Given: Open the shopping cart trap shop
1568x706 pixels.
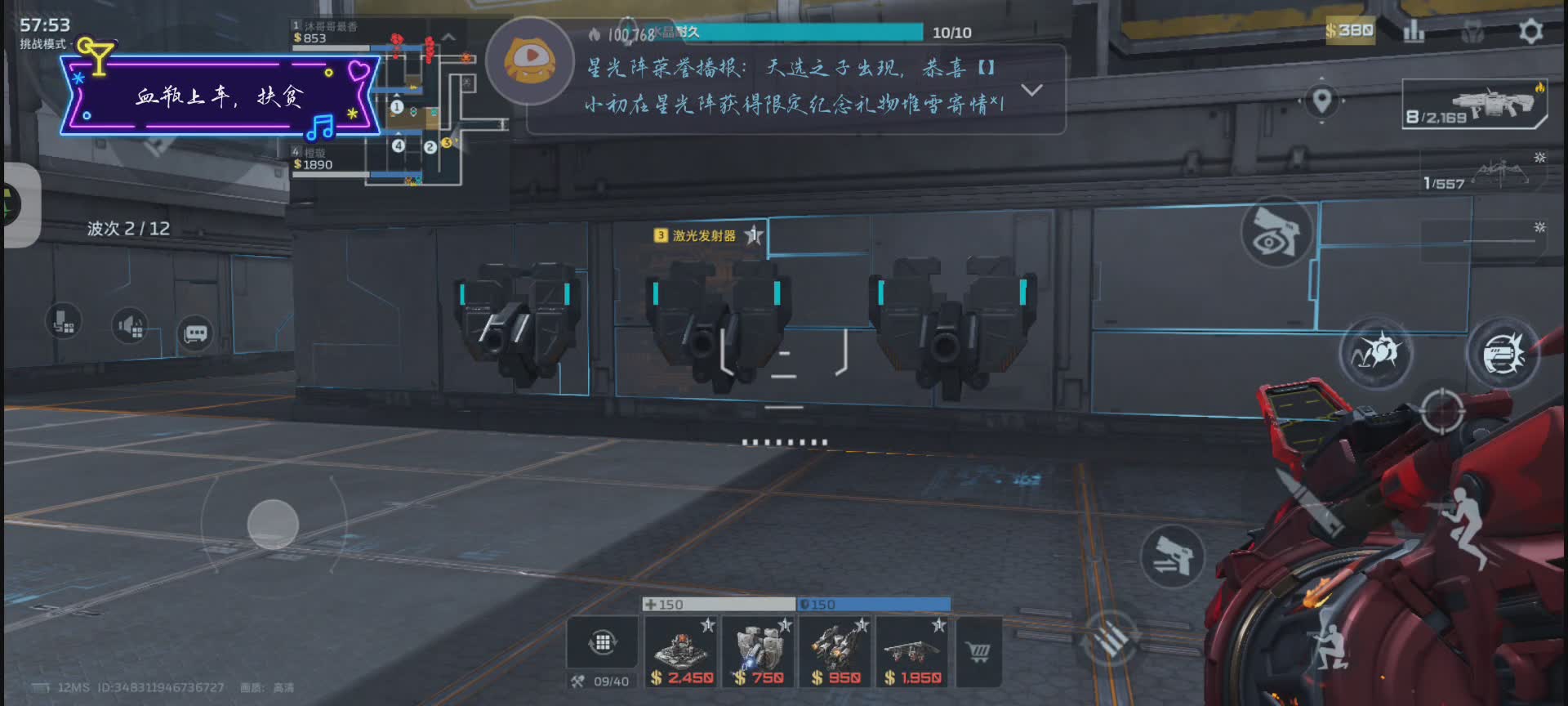Looking at the screenshot, I should pyautogui.click(x=978, y=651).
